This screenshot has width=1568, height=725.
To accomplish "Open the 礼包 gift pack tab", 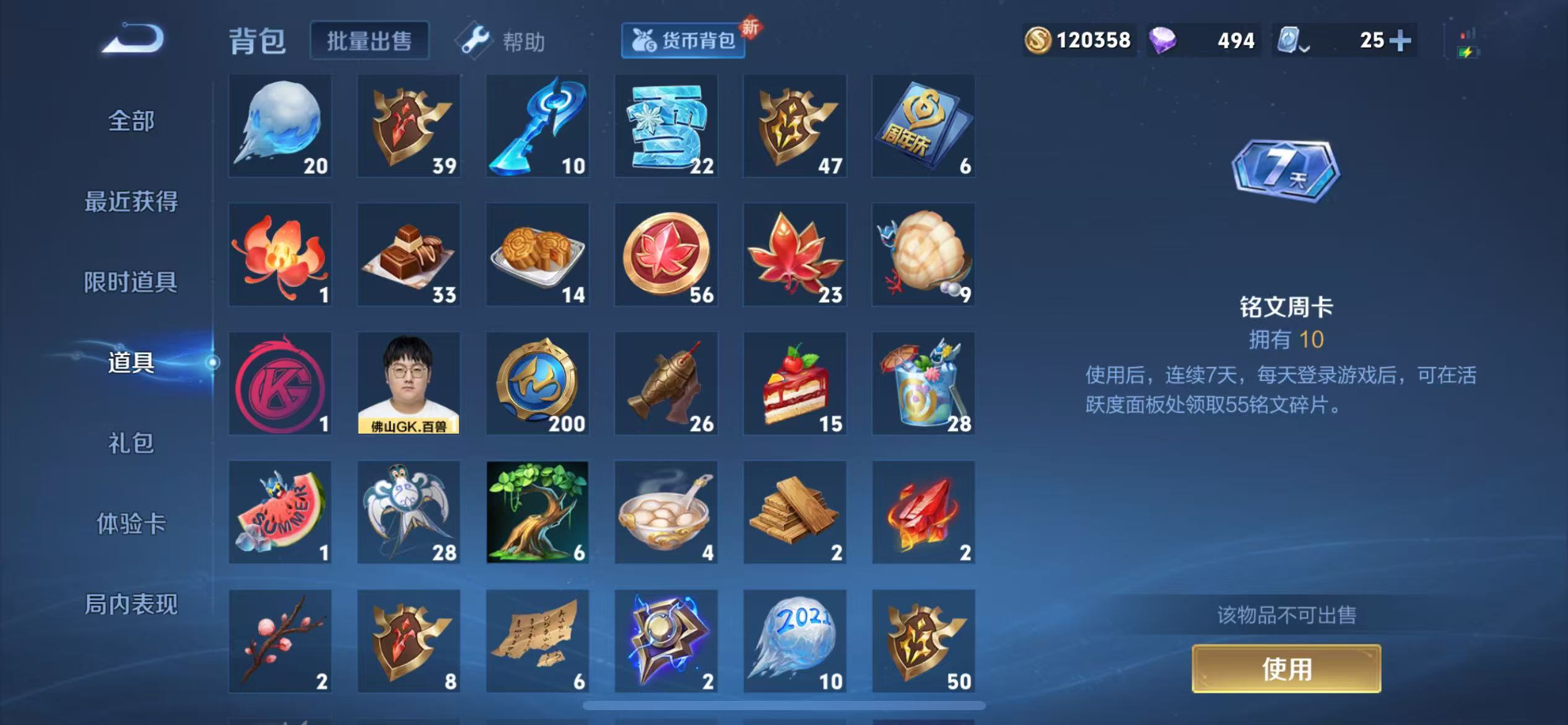I will (x=131, y=443).
